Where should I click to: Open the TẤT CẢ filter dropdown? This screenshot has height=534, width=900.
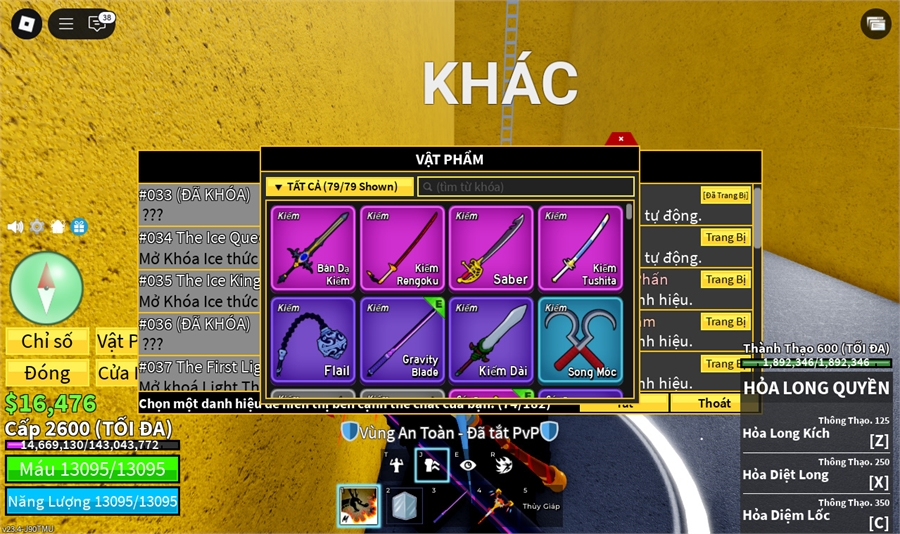coord(340,187)
